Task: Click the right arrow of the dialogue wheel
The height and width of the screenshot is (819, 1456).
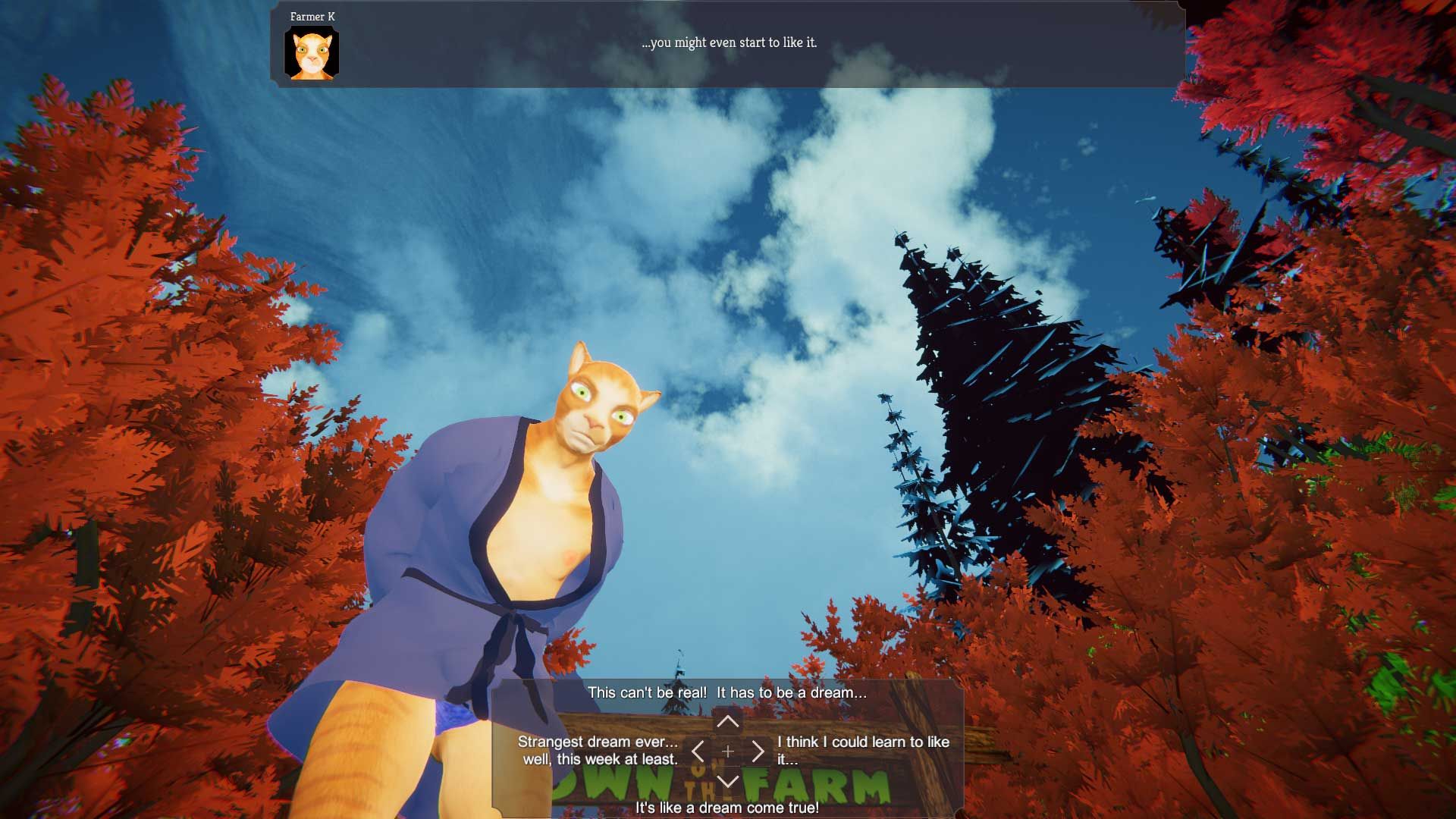Action: [x=758, y=752]
